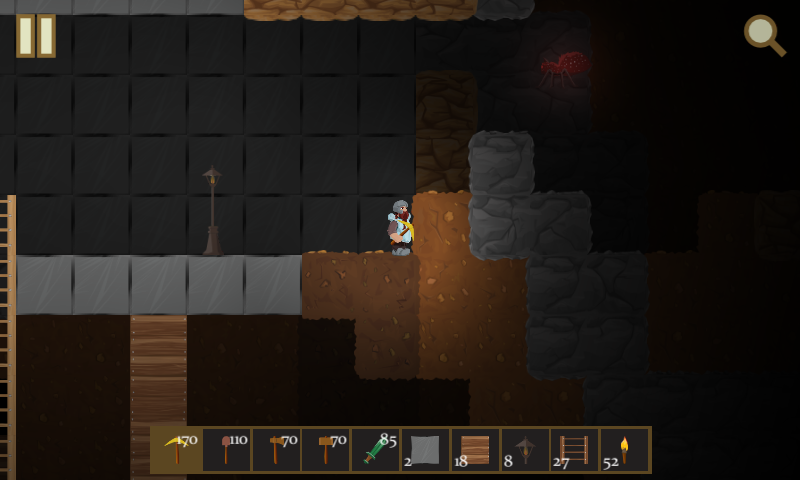Open the magnifying glass zoom view

[x=764, y=35]
